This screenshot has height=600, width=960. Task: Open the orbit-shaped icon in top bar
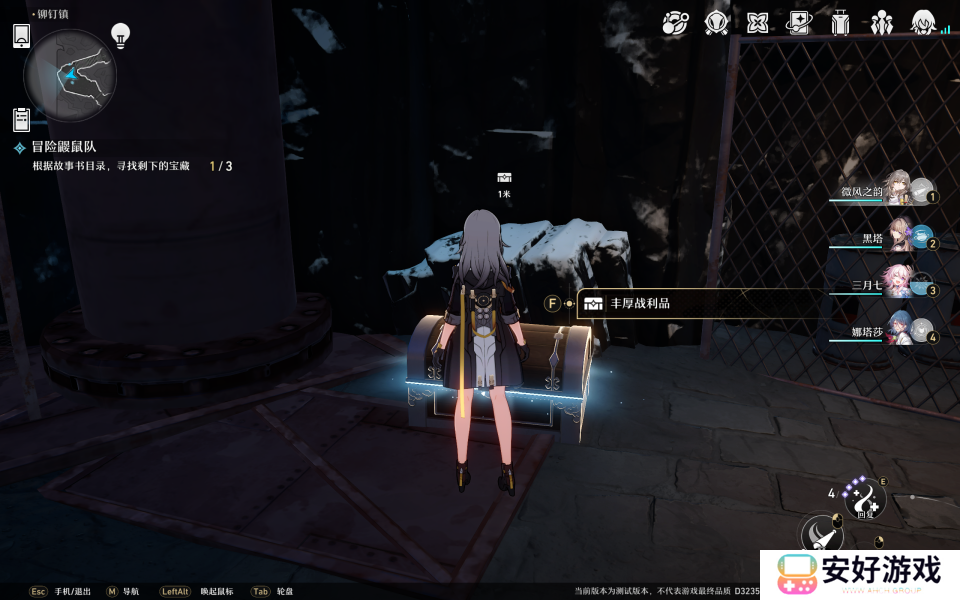(675, 22)
